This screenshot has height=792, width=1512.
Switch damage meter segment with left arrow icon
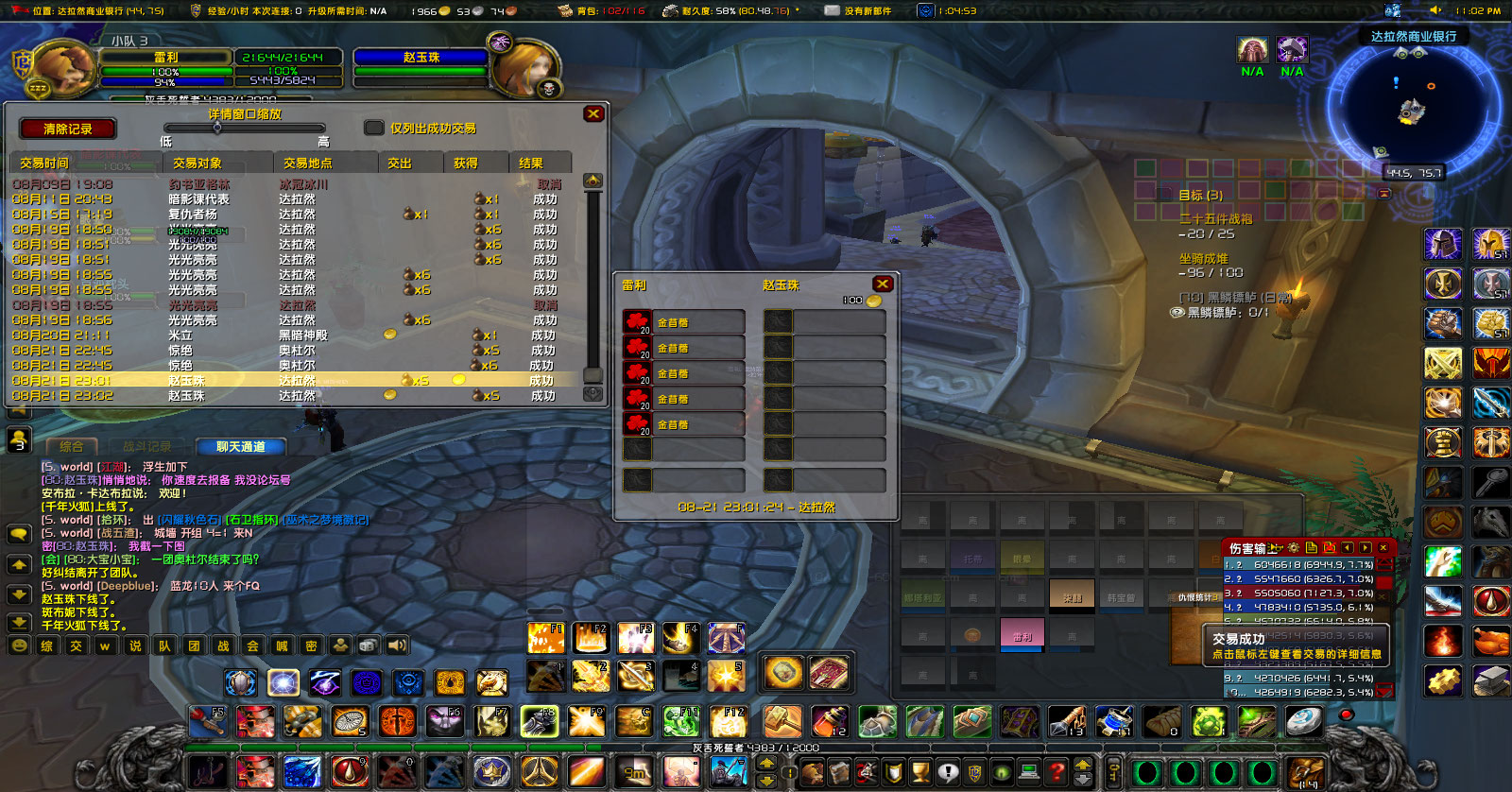tap(1348, 548)
